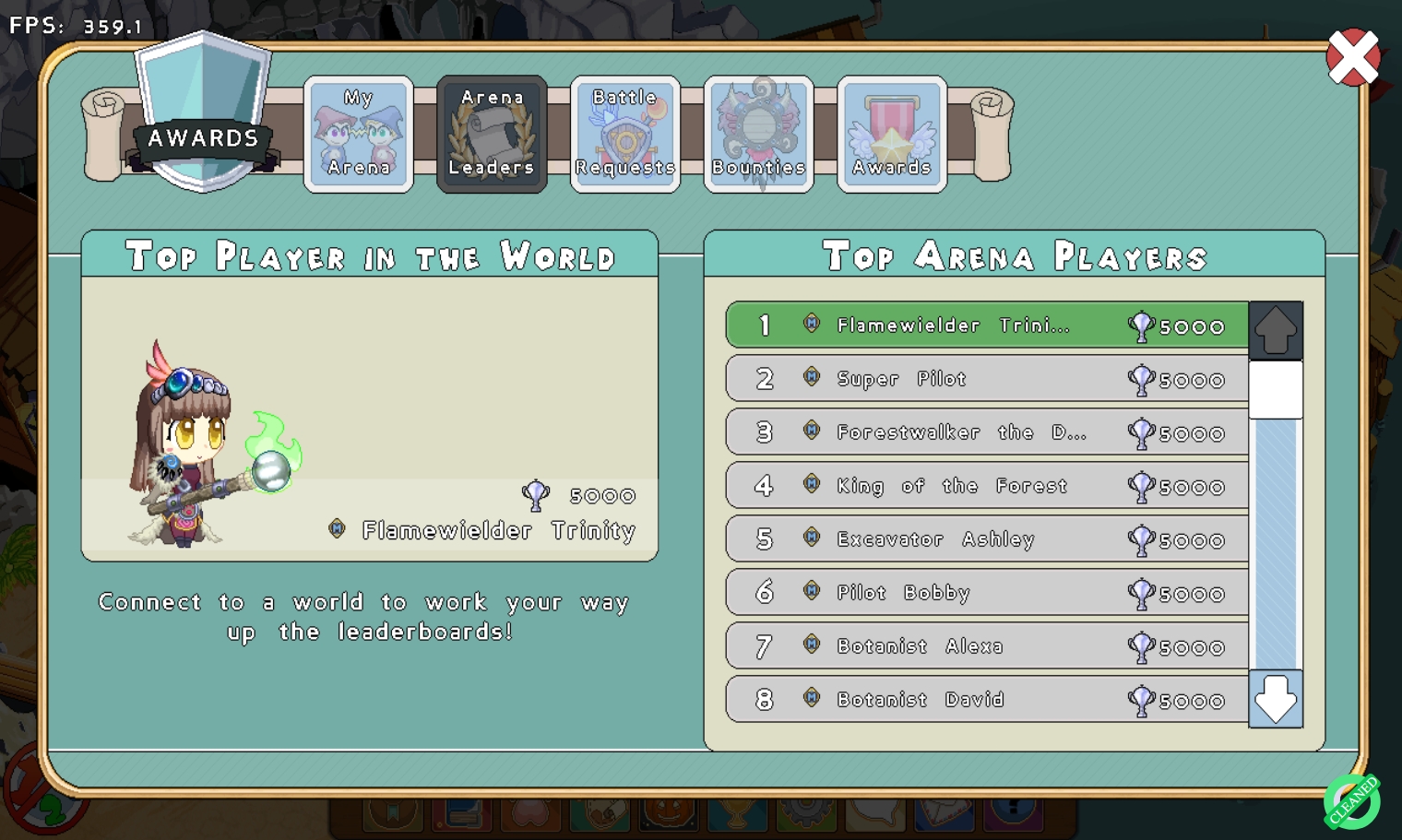Select rank 1 Flamewielder Trinity row
Image resolution: width=1402 pixels, height=840 pixels.
987,325
